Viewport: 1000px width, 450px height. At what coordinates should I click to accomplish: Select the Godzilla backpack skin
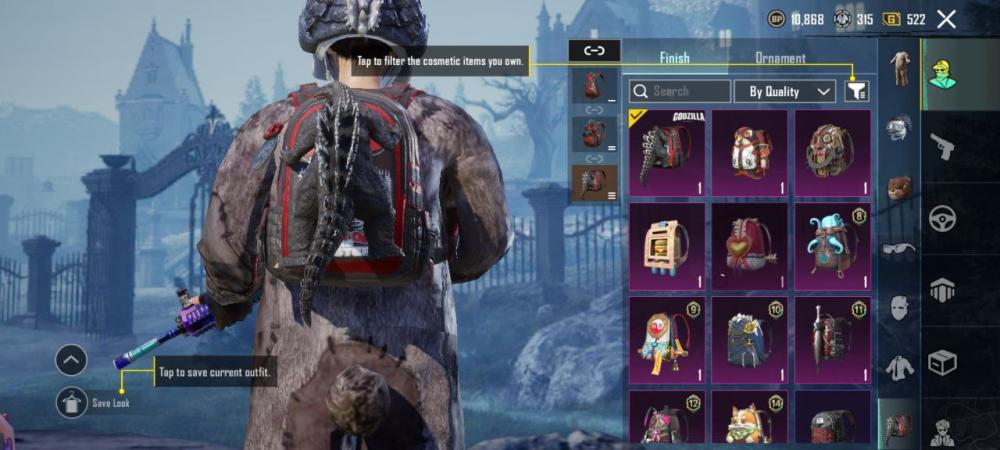point(666,150)
